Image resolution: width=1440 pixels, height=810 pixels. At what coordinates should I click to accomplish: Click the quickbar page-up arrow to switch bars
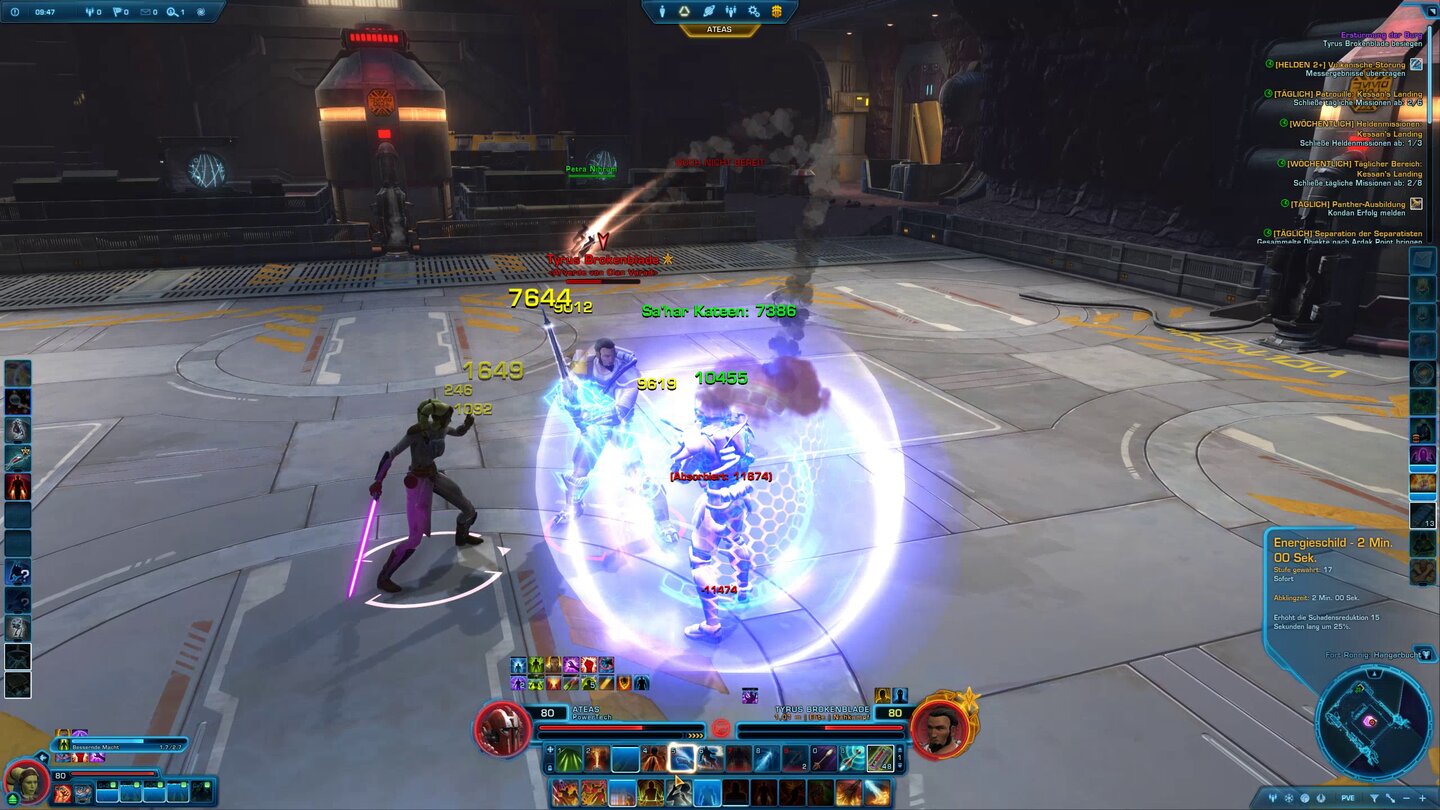click(x=900, y=749)
